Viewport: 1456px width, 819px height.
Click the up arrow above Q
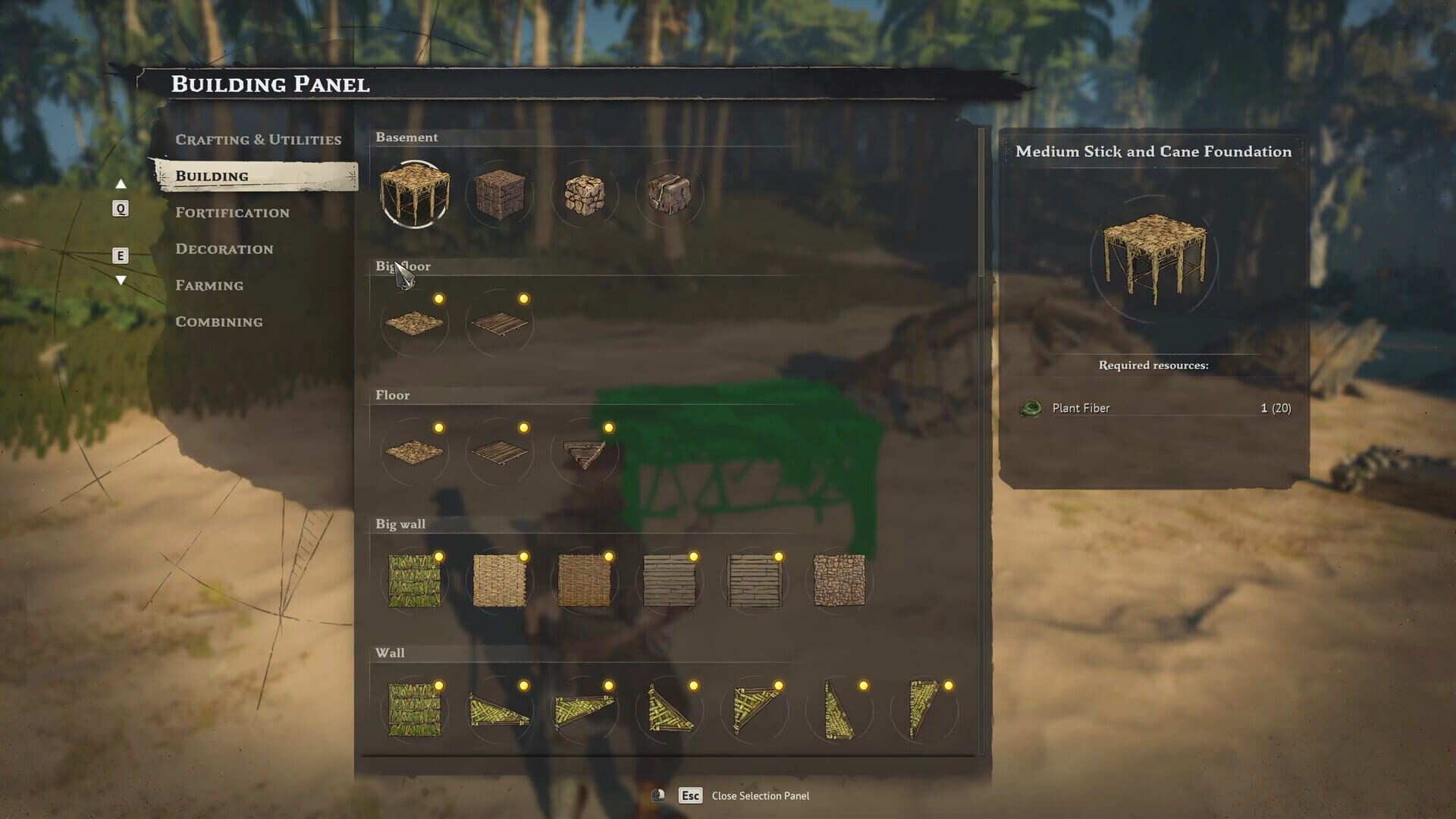click(121, 184)
